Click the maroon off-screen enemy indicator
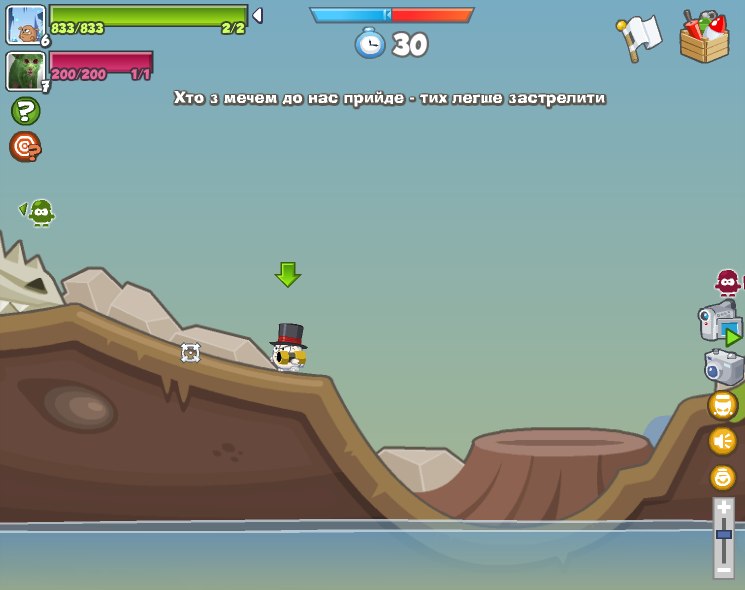This screenshot has height=590, width=745. pyautogui.click(x=728, y=283)
